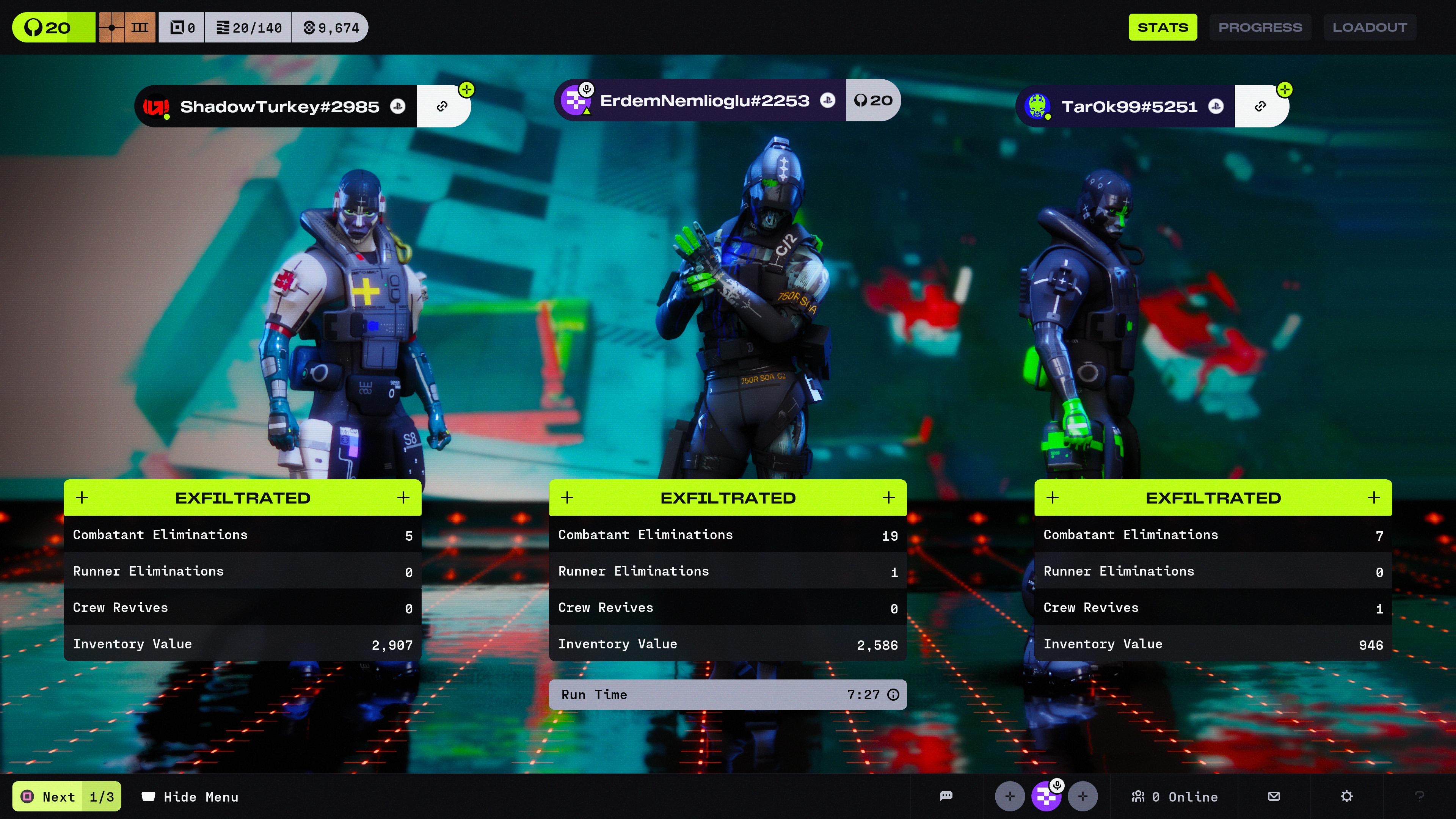Click the purple crew member avatar

tap(1046, 796)
